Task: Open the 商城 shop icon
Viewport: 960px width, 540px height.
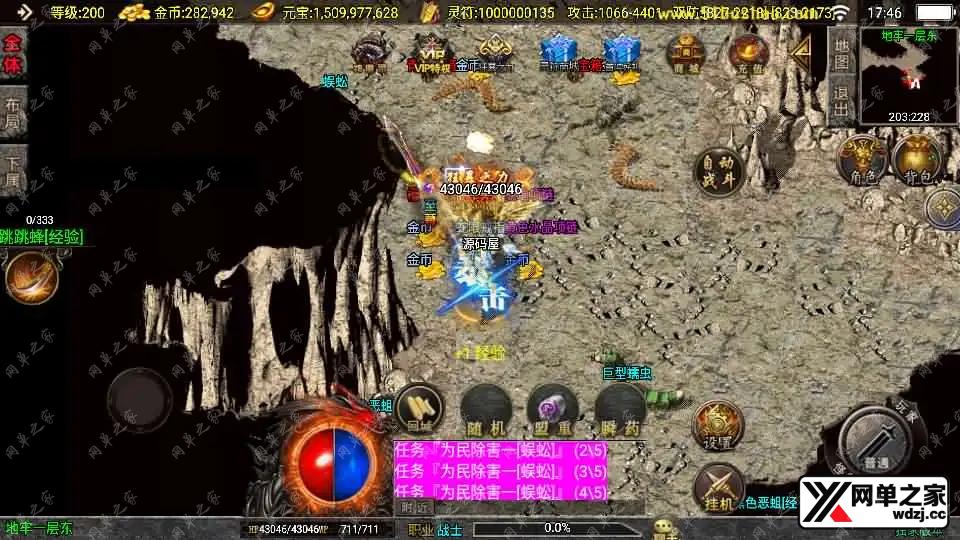Action: tap(686, 53)
